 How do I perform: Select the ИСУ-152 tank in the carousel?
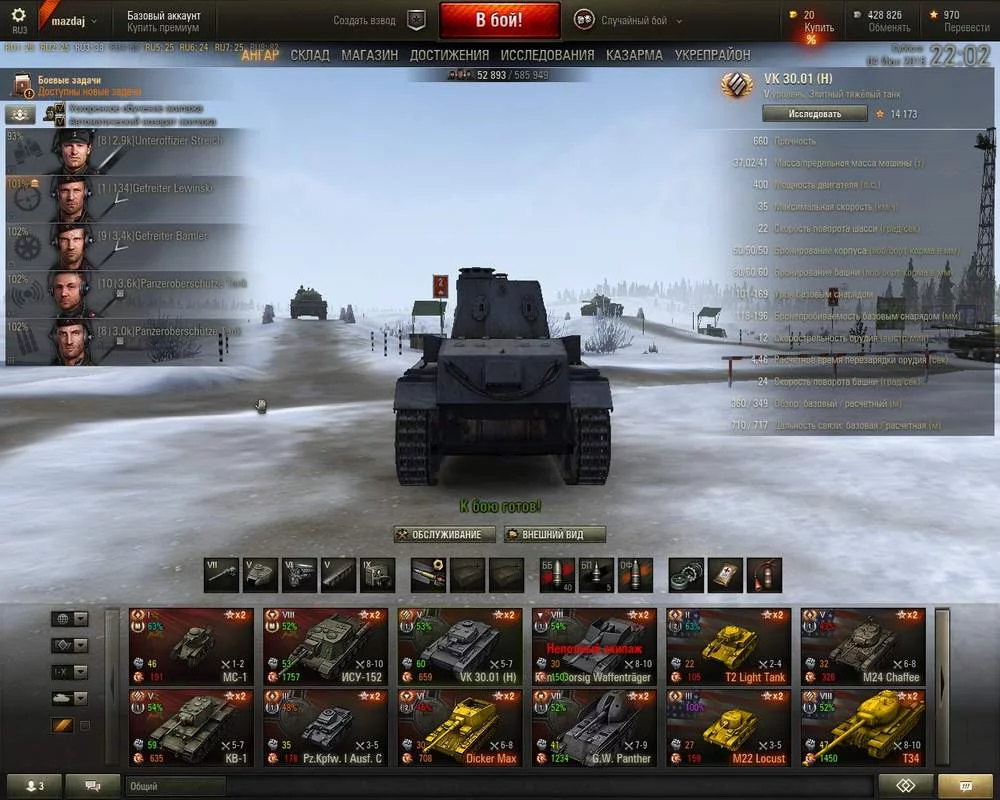[325, 646]
